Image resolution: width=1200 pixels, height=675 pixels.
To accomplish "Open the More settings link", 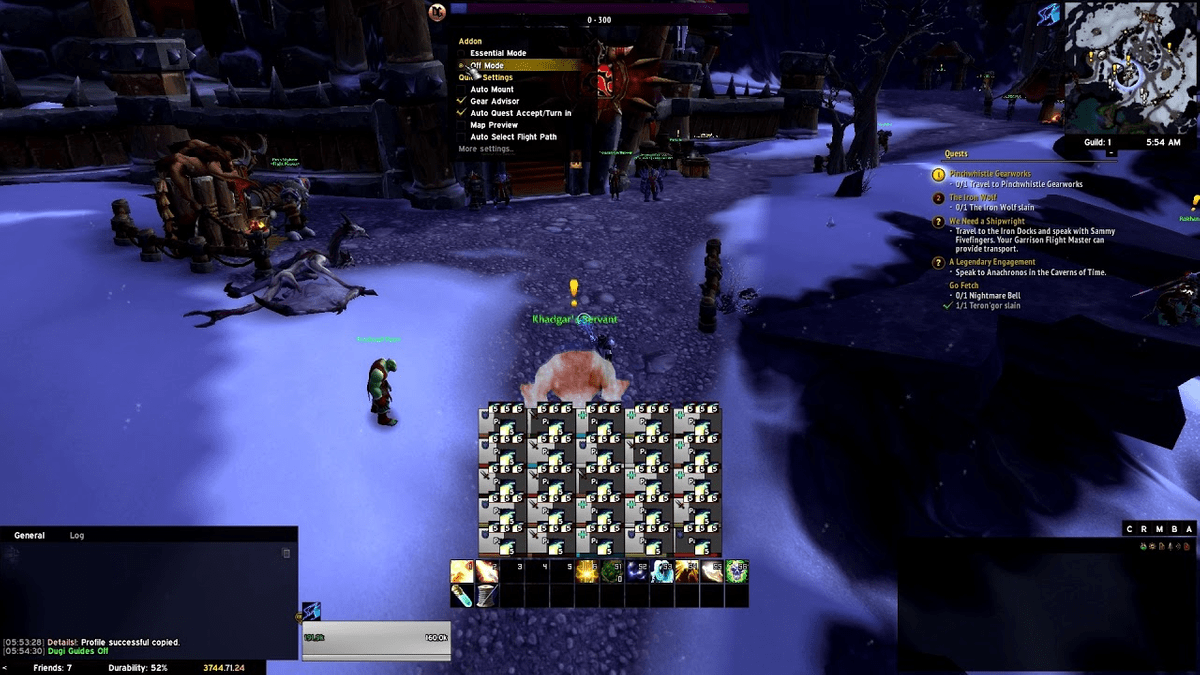I will 485,149.
